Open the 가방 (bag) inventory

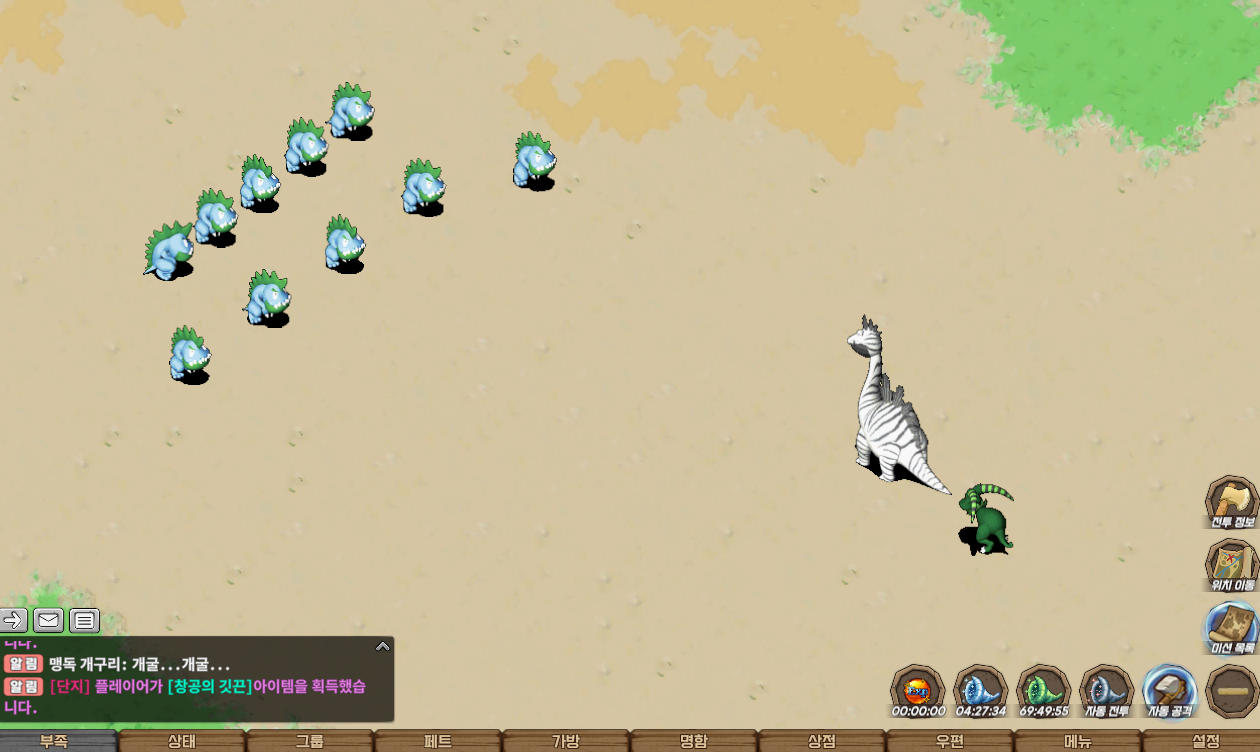[566, 741]
